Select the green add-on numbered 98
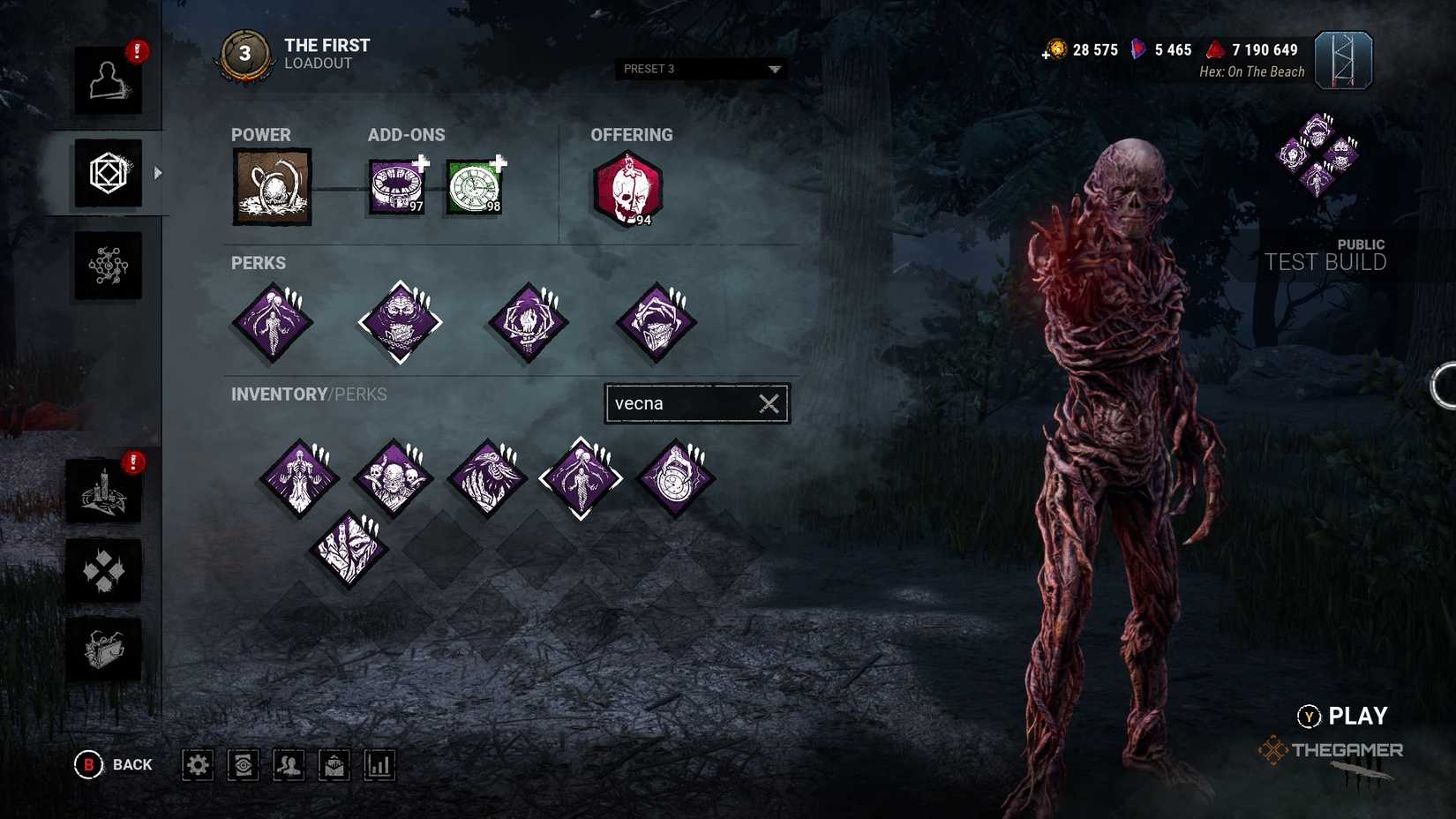Image resolution: width=1456 pixels, height=819 pixels. pyautogui.click(x=475, y=185)
